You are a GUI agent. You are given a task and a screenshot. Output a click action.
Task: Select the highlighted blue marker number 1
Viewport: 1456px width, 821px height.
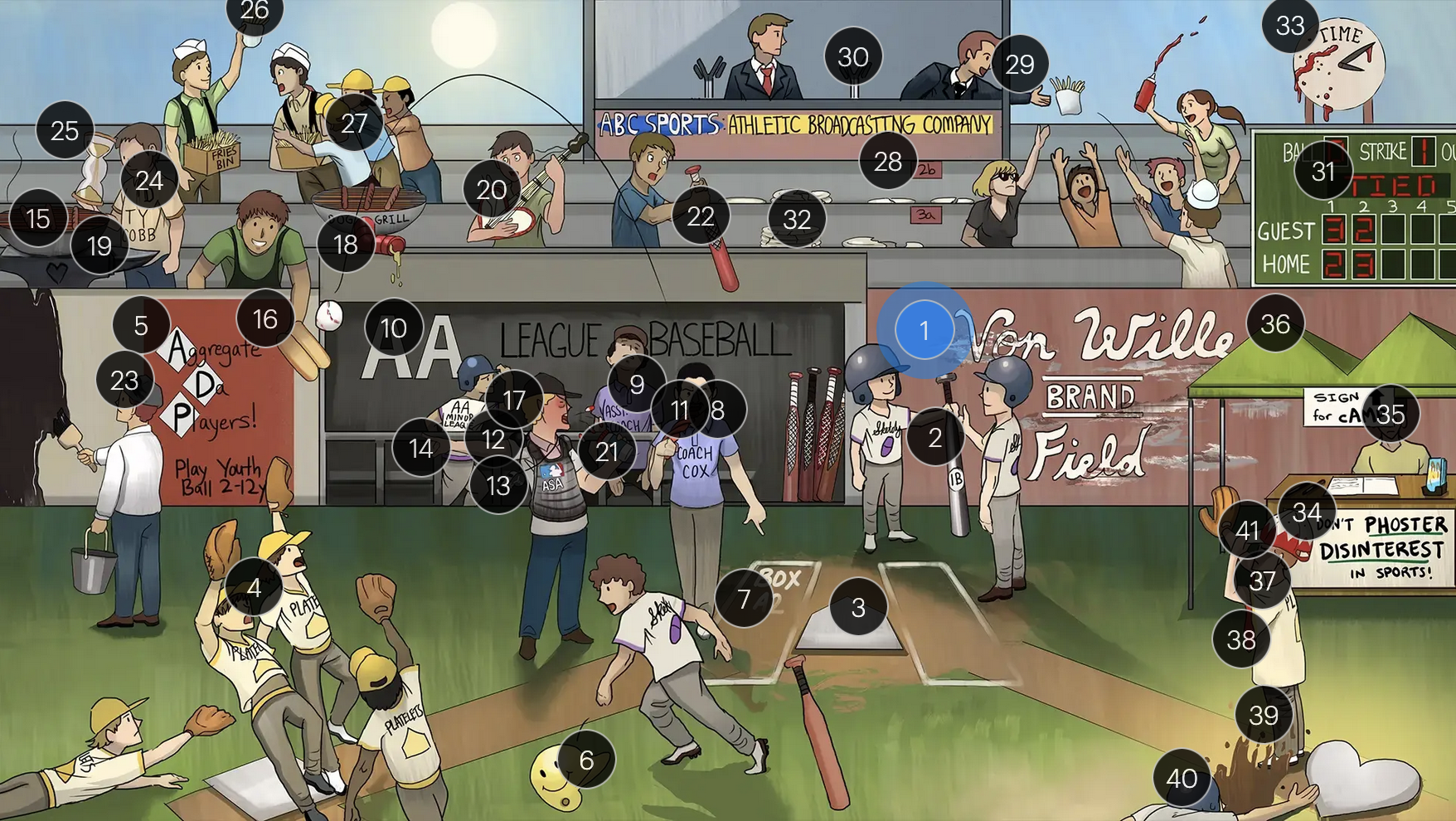pyautogui.click(x=924, y=331)
